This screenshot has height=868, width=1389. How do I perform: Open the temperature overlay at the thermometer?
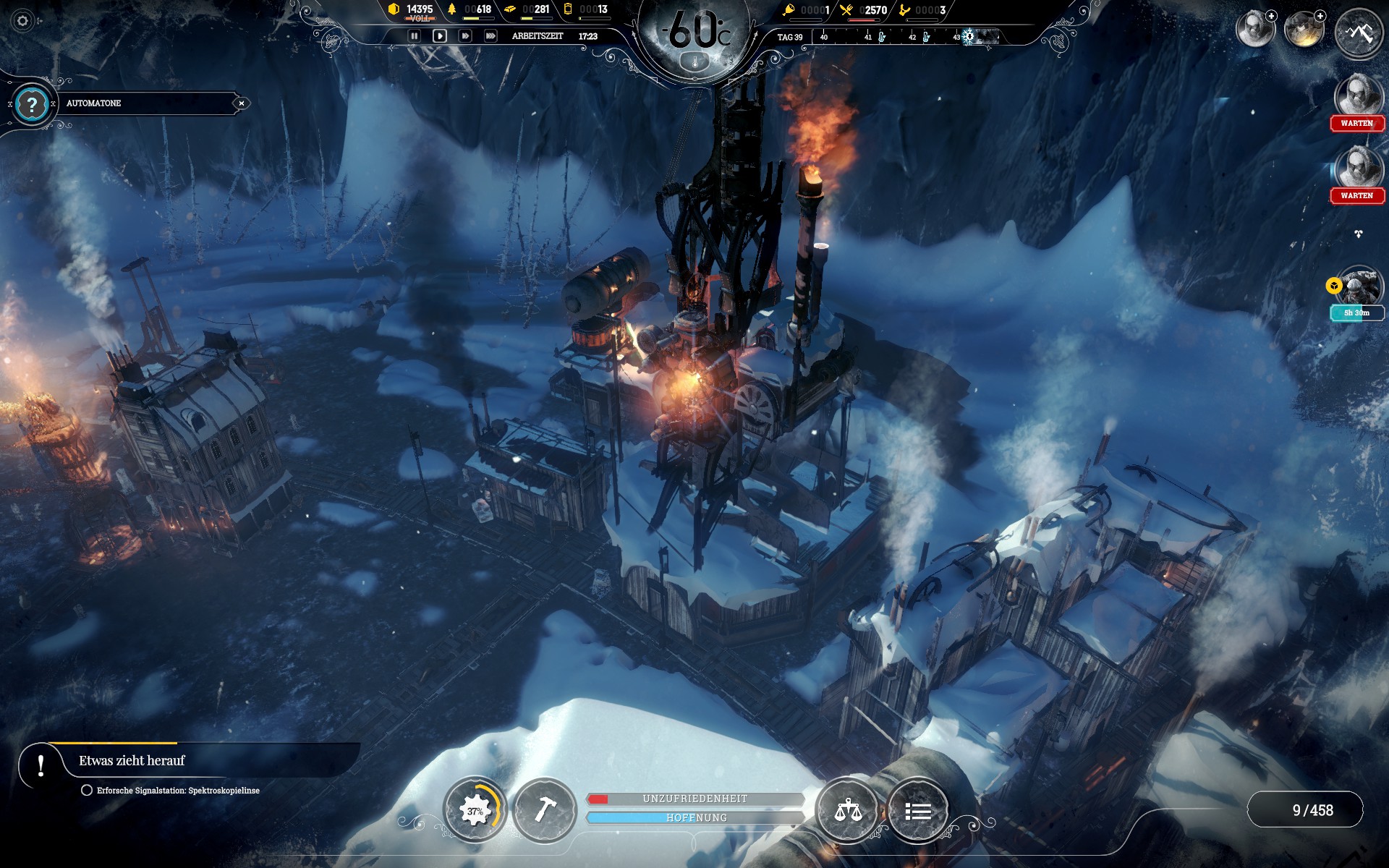click(x=696, y=62)
